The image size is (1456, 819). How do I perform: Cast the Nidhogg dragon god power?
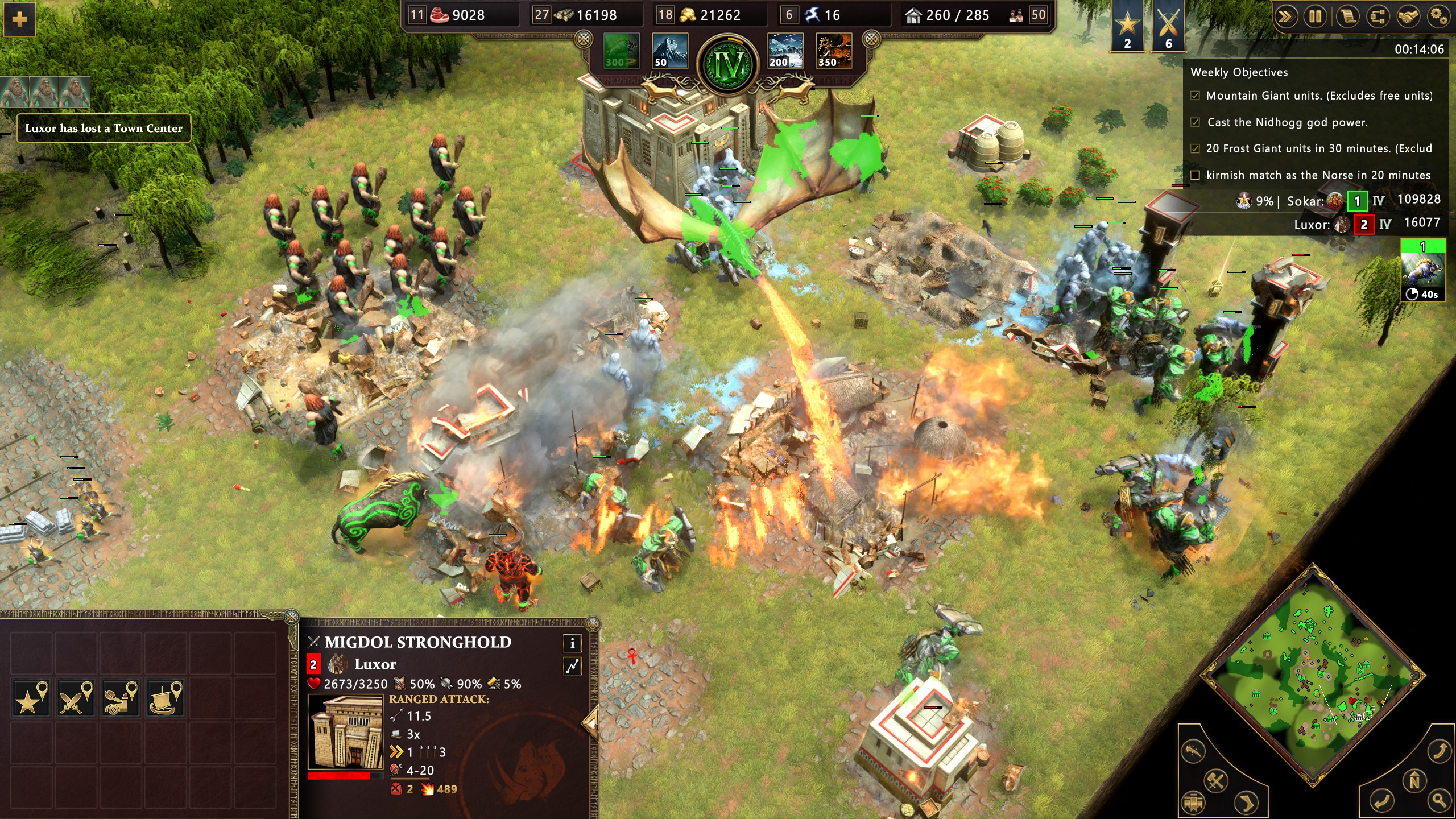point(834,51)
